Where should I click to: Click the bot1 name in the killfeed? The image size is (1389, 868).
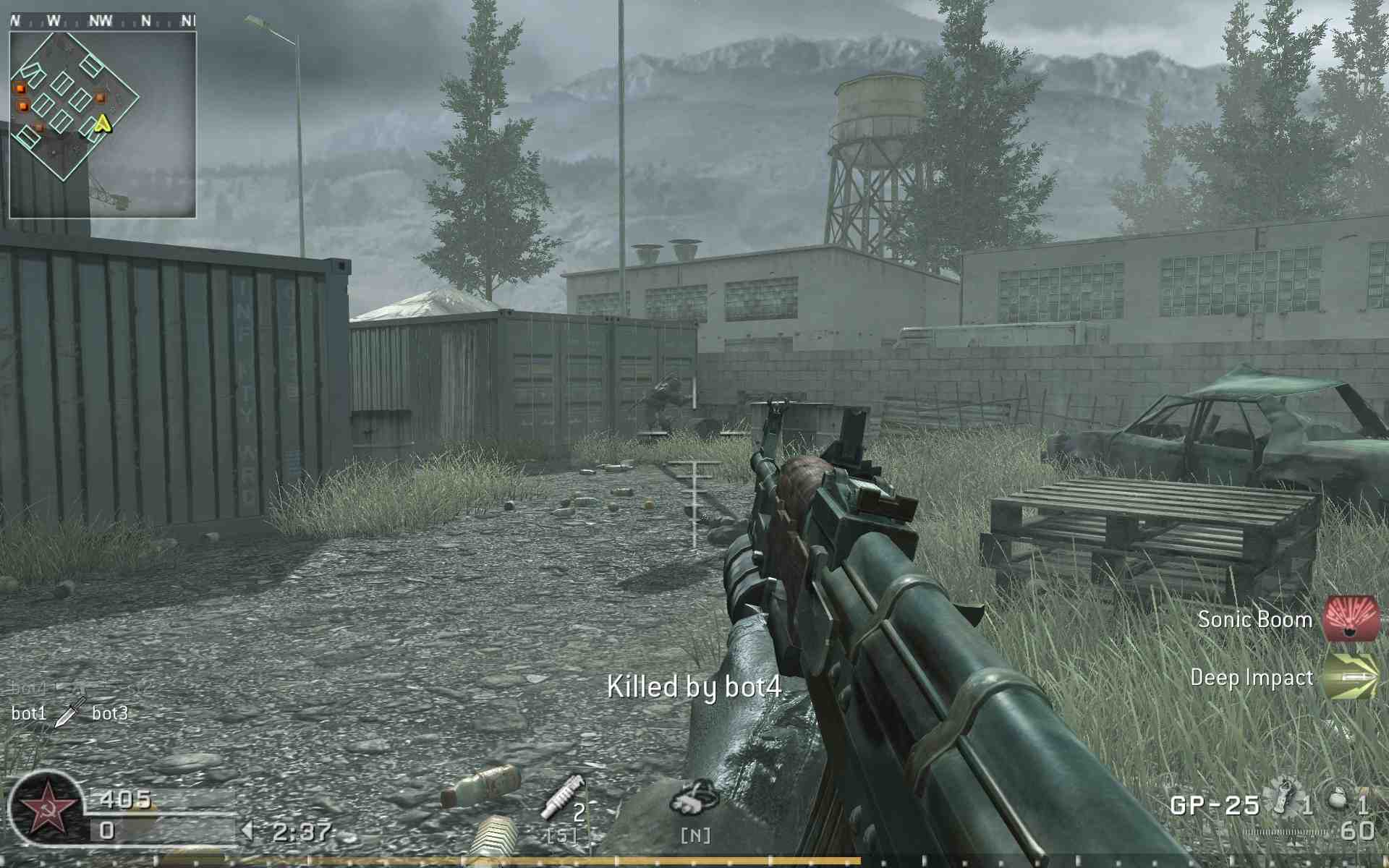[29, 713]
